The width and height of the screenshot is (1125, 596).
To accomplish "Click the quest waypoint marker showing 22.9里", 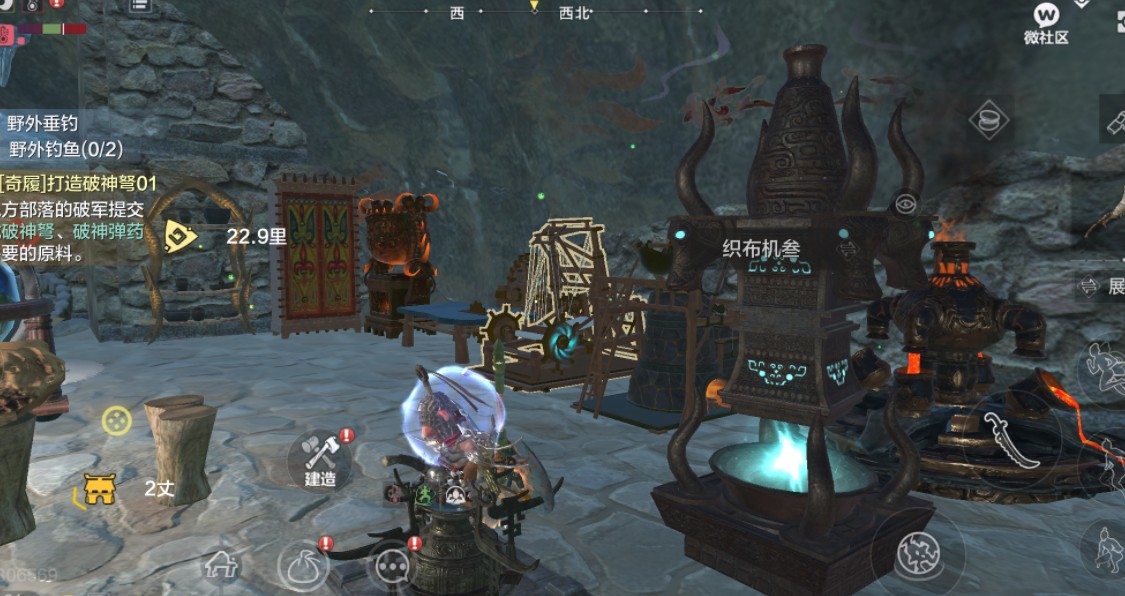I will click(x=180, y=236).
